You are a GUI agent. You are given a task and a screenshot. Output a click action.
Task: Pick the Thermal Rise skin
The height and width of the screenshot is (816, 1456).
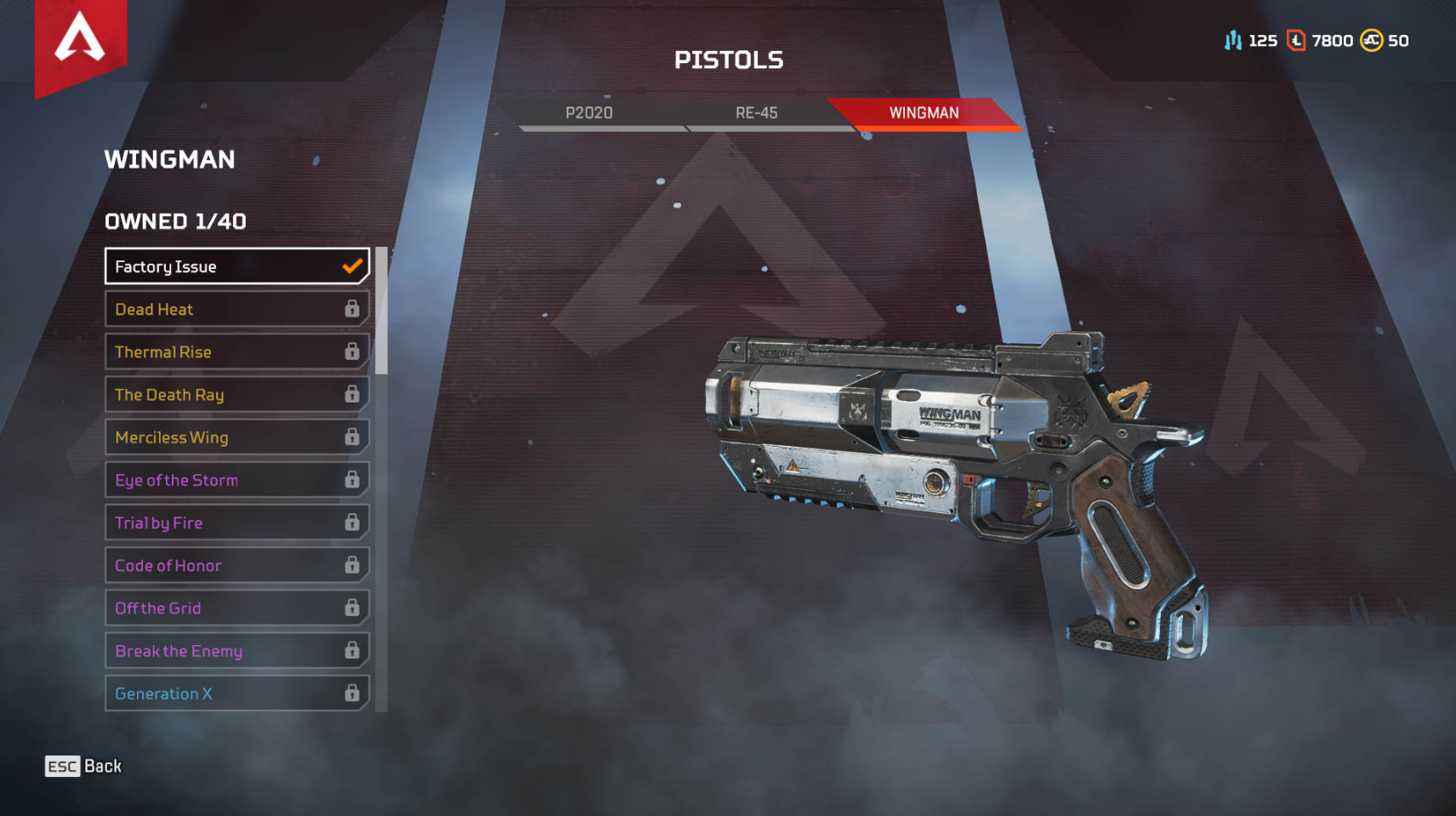[236, 351]
